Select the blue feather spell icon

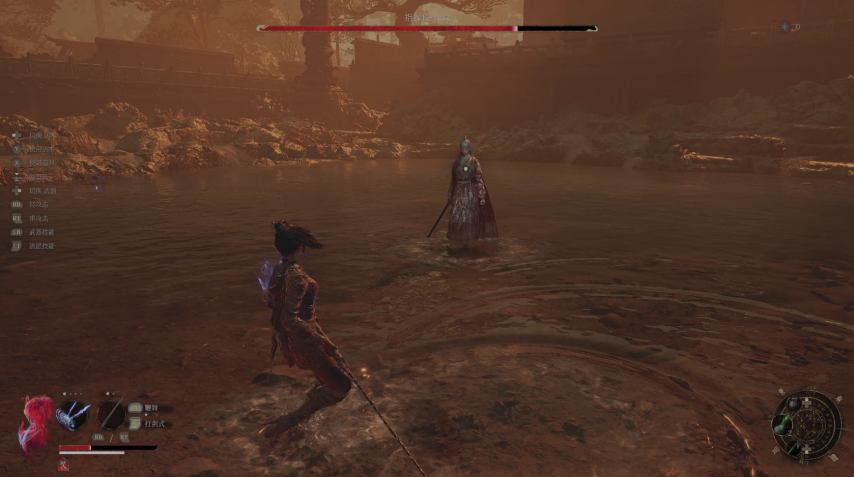tap(72, 414)
